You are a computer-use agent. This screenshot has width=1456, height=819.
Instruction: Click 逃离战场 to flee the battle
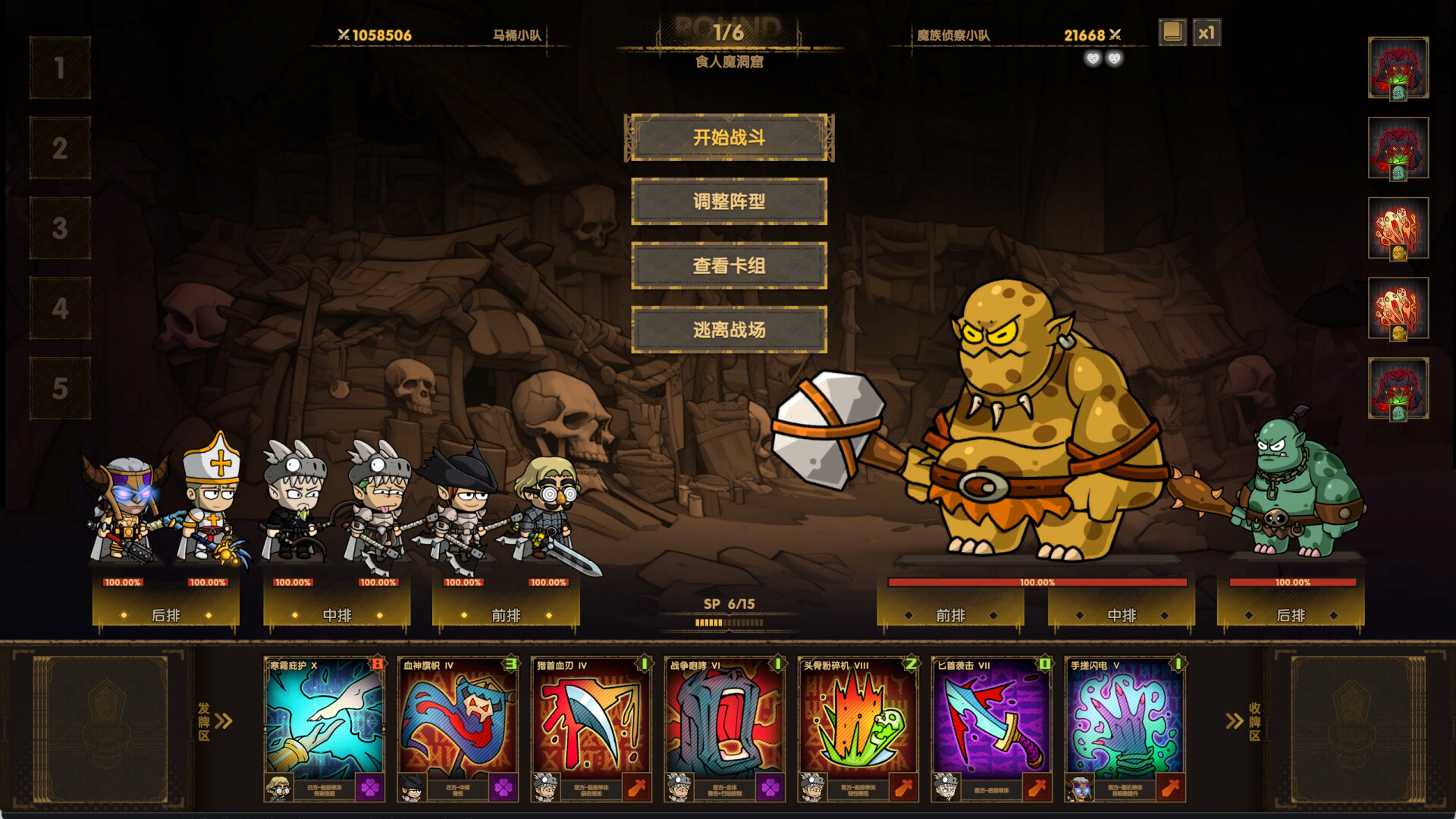pyautogui.click(x=730, y=331)
